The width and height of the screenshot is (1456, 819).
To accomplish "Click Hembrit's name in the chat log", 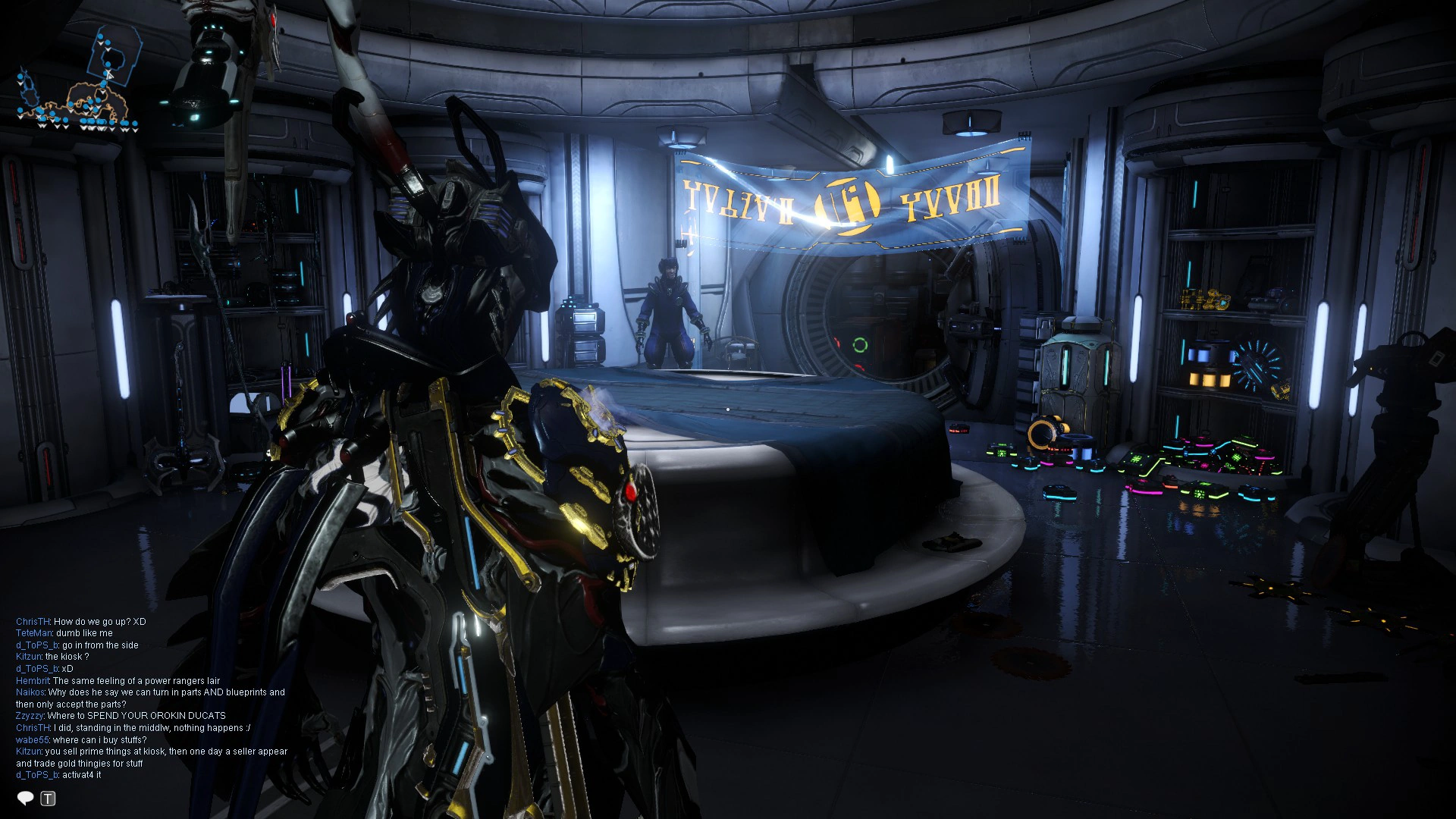I will click(33, 680).
